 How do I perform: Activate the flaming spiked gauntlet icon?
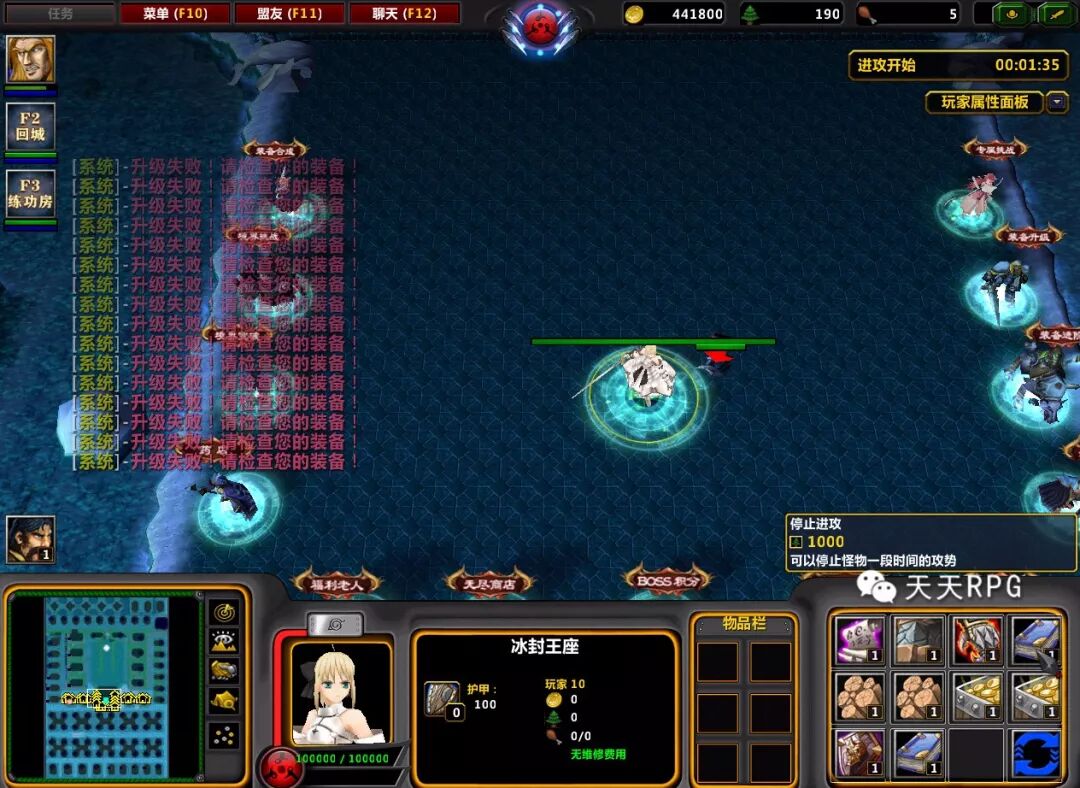(976, 640)
